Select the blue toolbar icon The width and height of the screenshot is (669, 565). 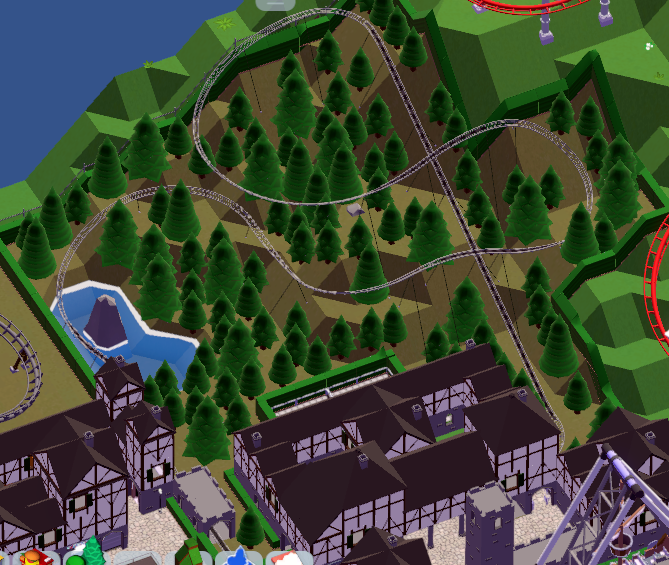click(238, 558)
